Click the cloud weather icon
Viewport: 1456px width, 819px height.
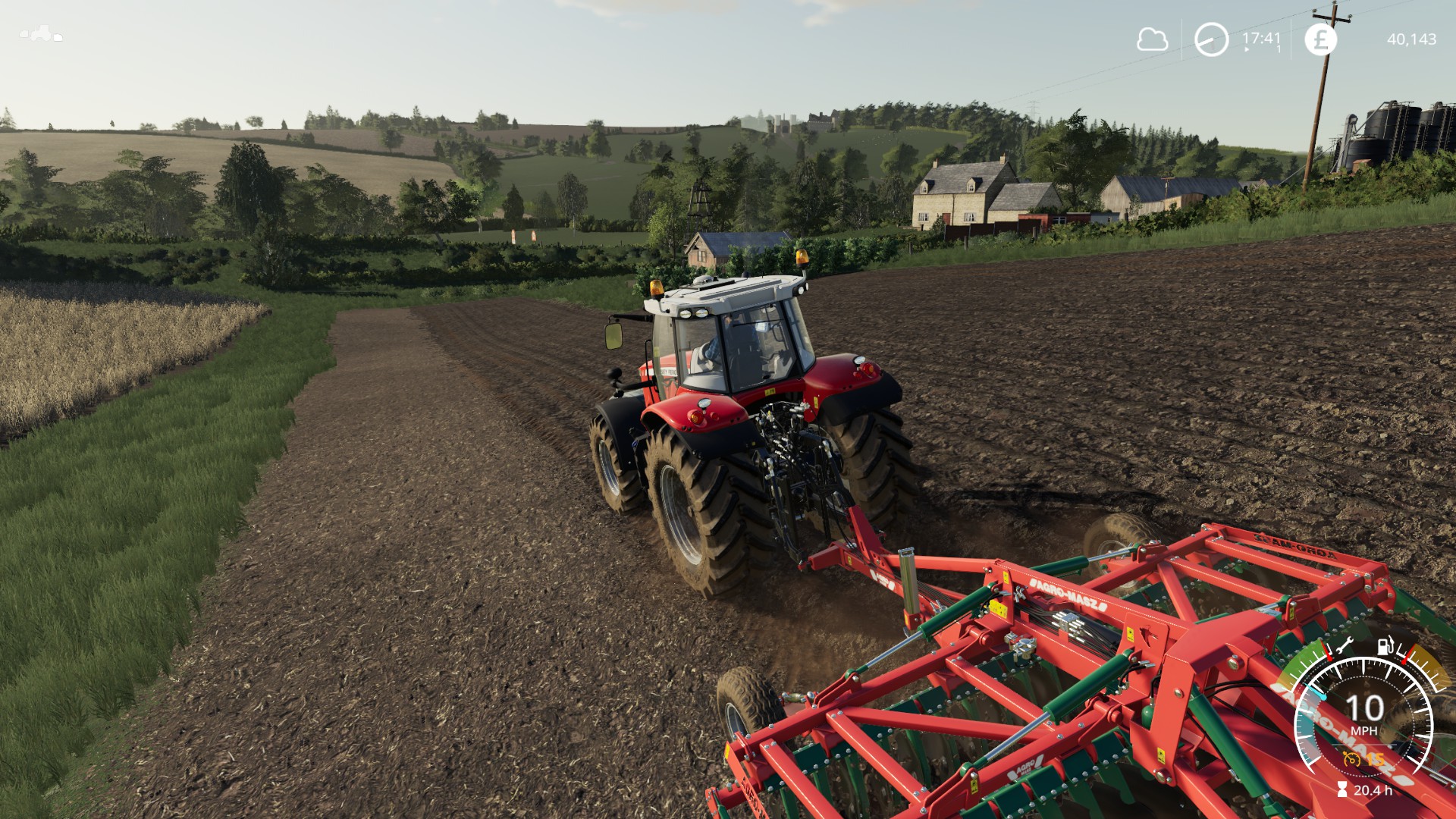tap(1152, 39)
